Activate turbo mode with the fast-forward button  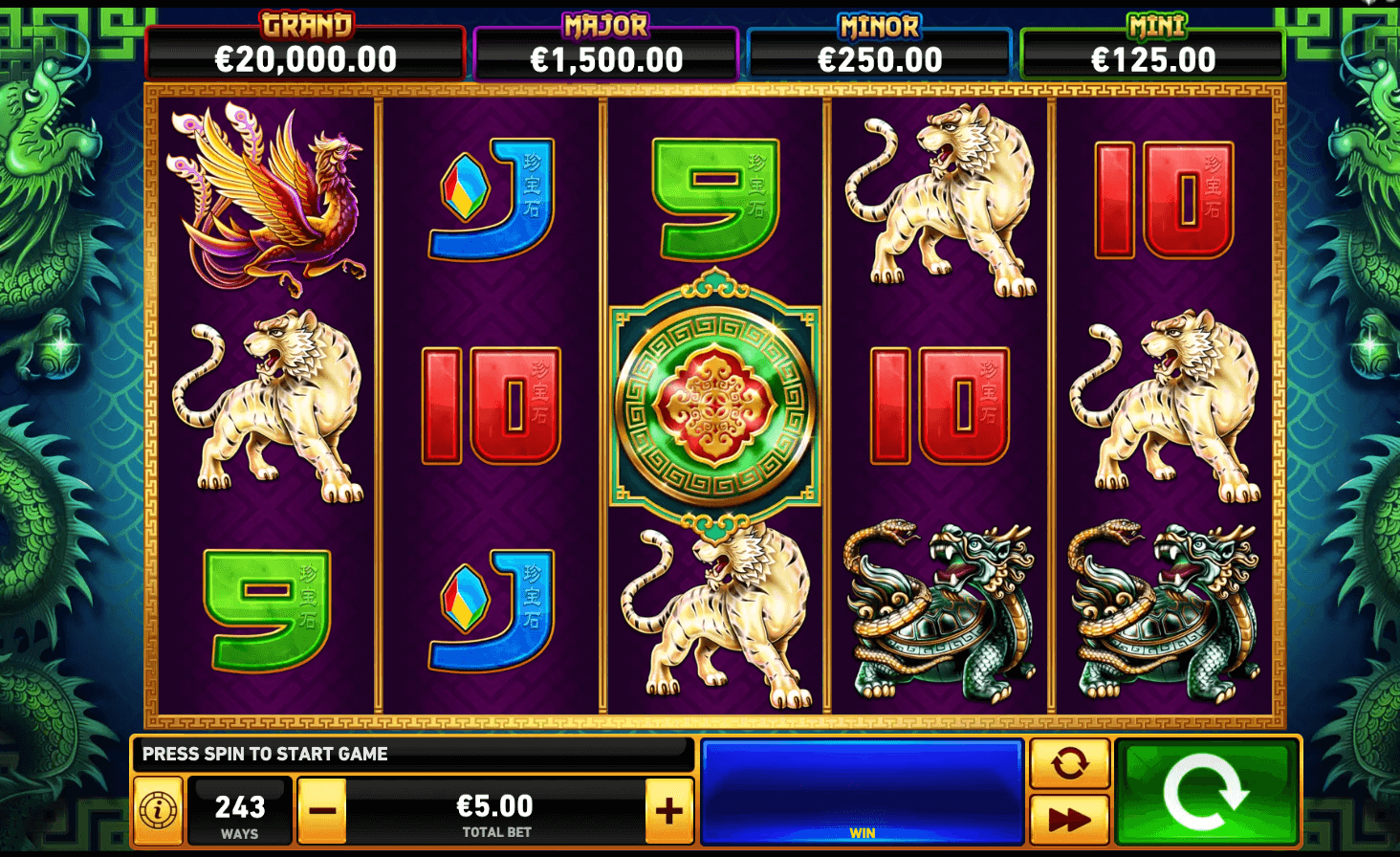coord(1069,820)
